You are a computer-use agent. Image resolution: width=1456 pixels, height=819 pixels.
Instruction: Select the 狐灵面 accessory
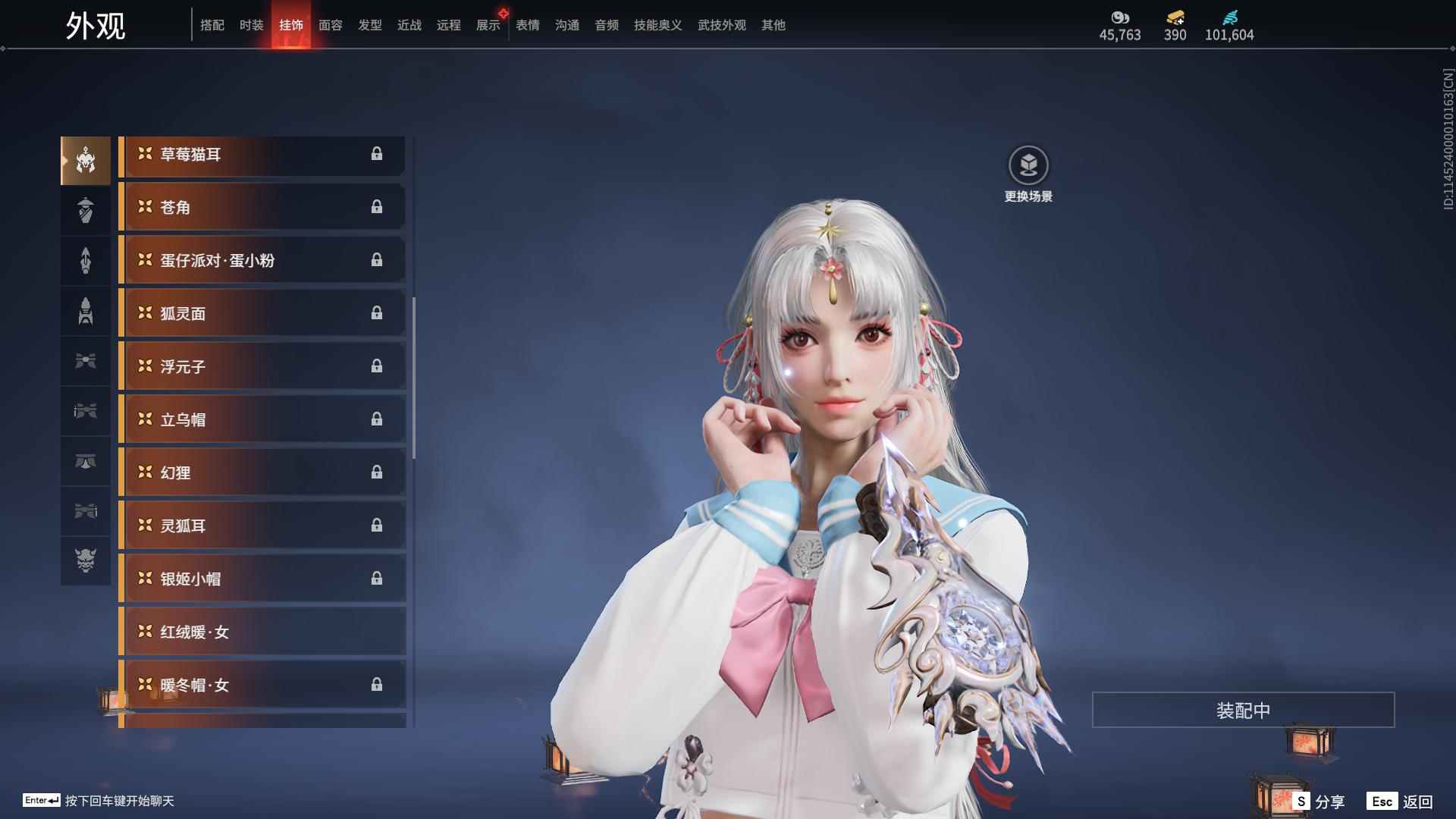point(262,313)
